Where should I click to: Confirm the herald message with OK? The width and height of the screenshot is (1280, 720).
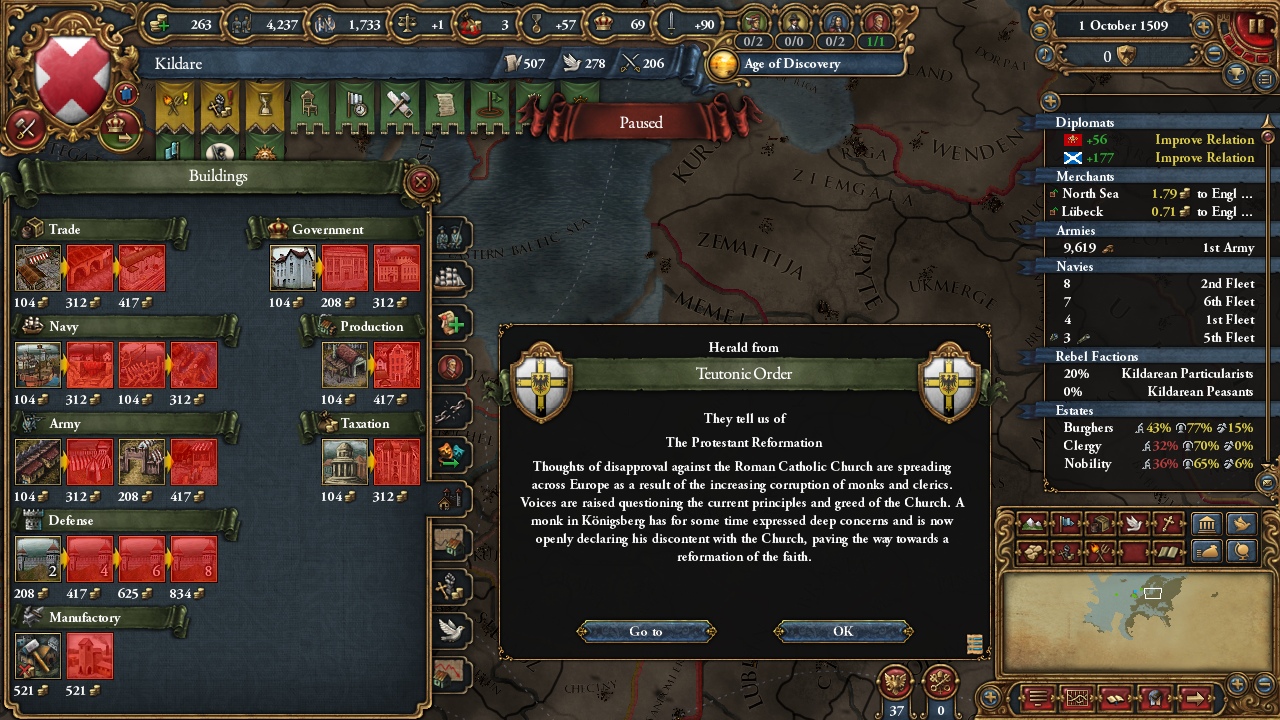coord(843,631)
